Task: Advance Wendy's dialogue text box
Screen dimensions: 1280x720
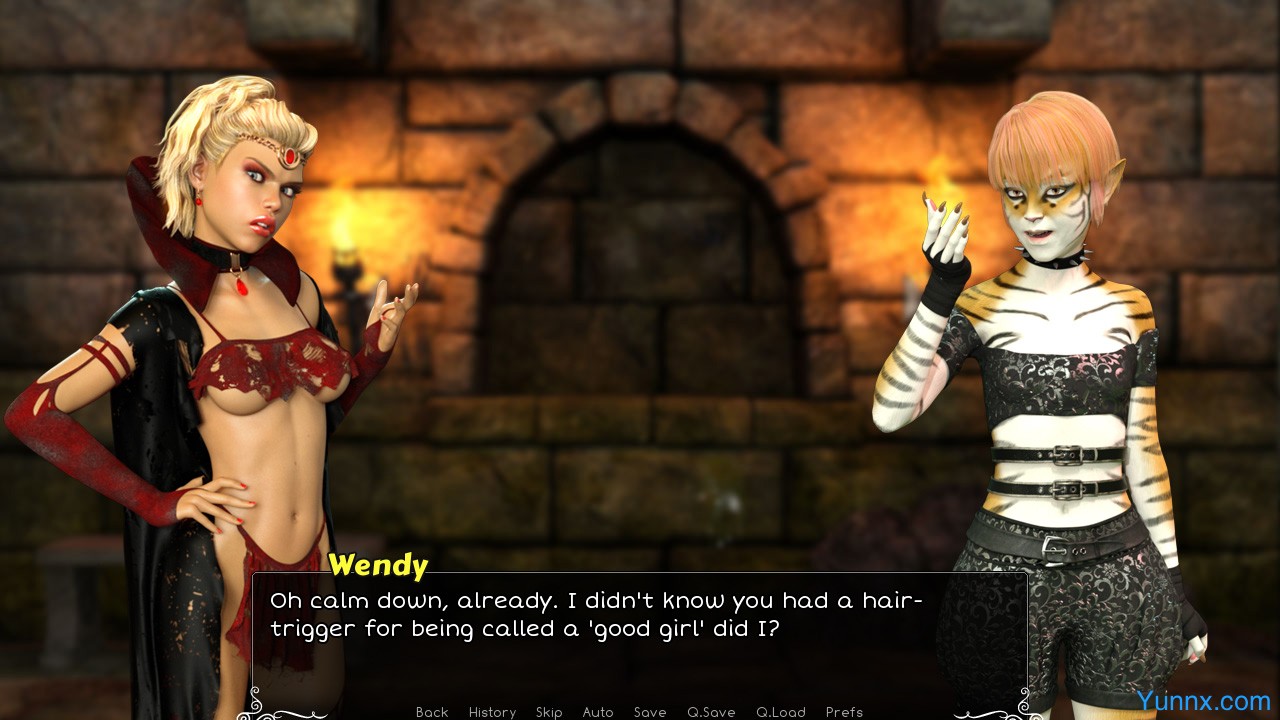Action: (640, 640)
